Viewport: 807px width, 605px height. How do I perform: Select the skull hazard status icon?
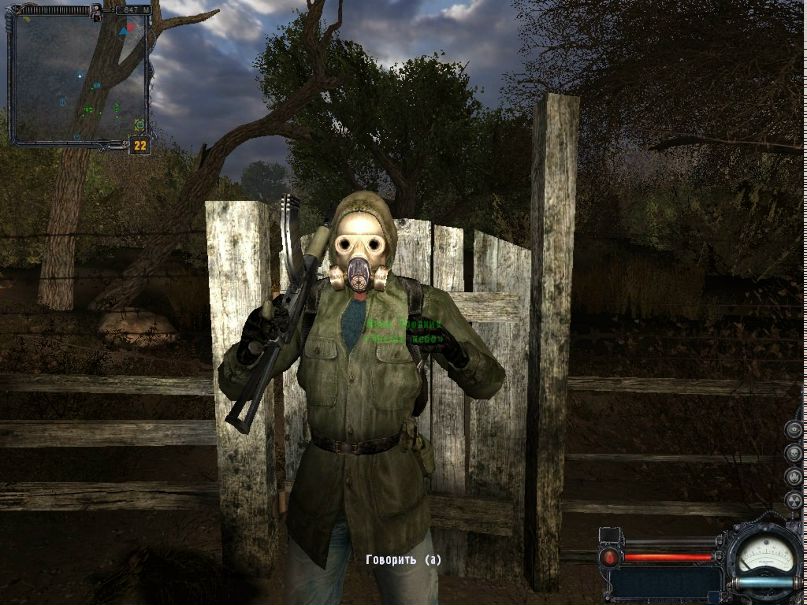click(793, 453)
